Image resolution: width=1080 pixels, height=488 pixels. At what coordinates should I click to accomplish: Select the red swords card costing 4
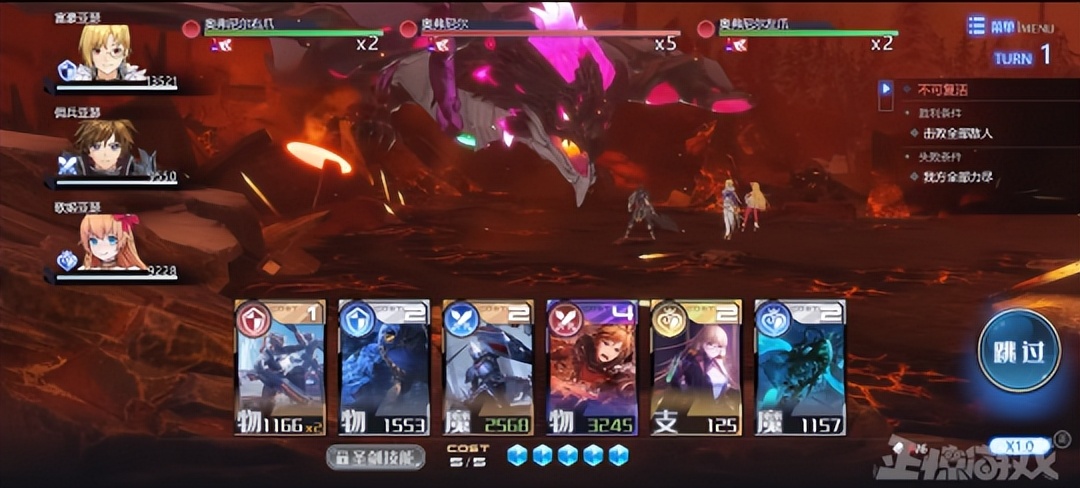(592, 367)
